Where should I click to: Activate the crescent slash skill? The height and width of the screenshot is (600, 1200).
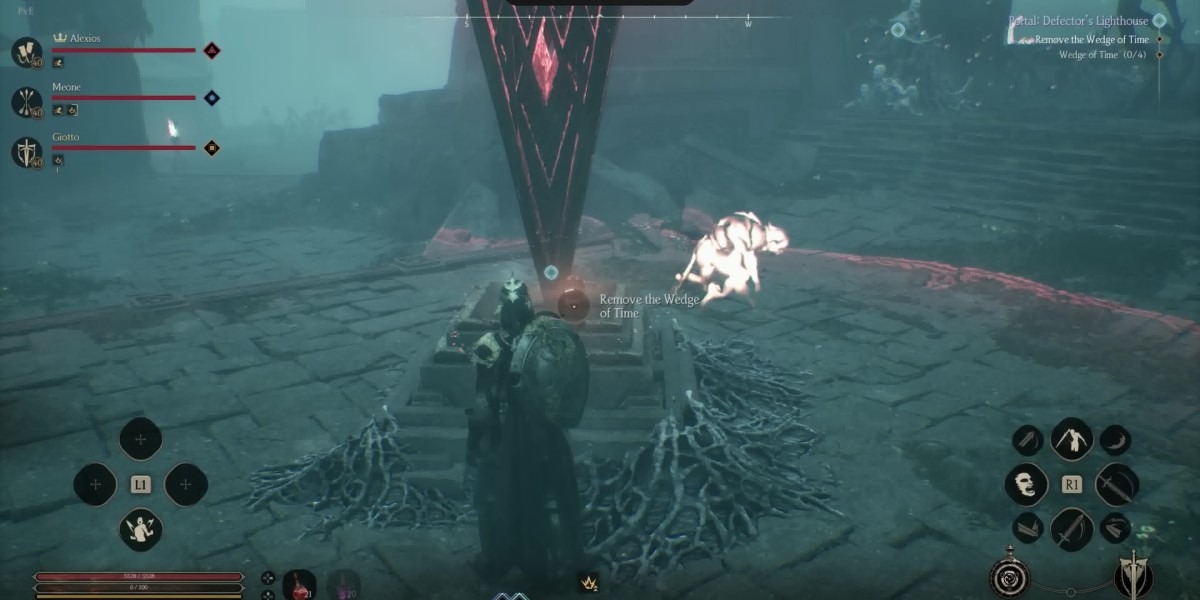click(x=1115, y=439)
